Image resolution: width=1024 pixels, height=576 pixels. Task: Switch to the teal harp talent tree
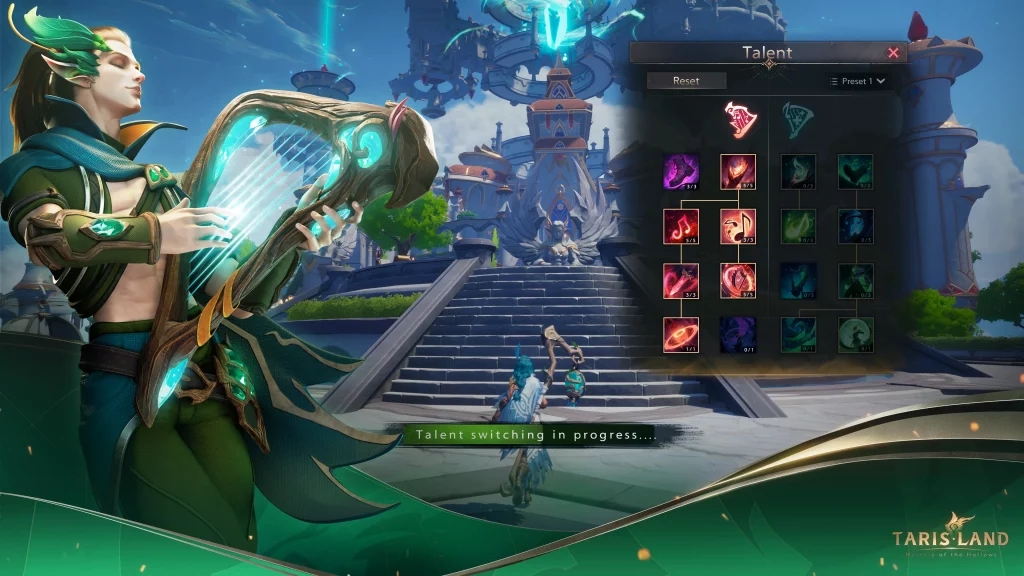(797, 119)
